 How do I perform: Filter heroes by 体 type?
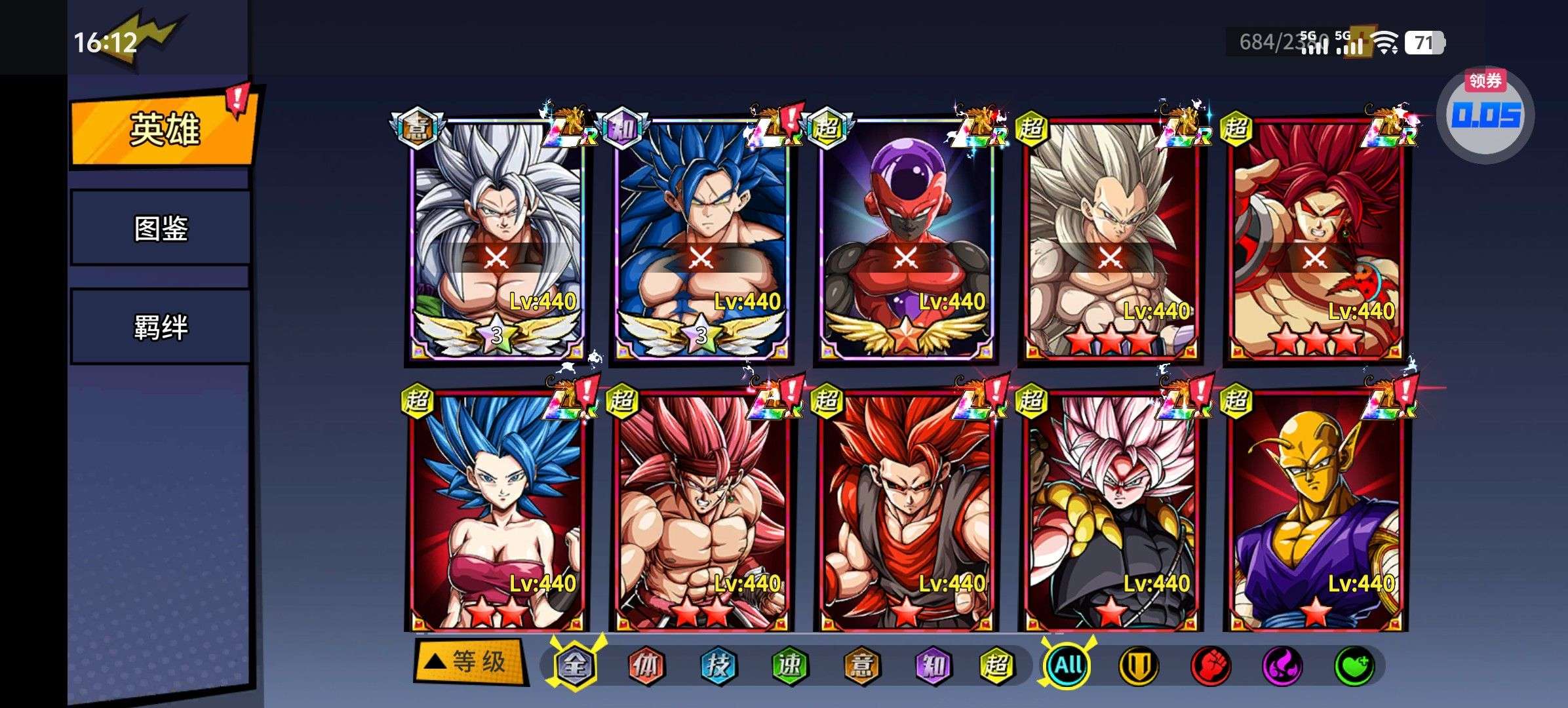coord(646,665)
